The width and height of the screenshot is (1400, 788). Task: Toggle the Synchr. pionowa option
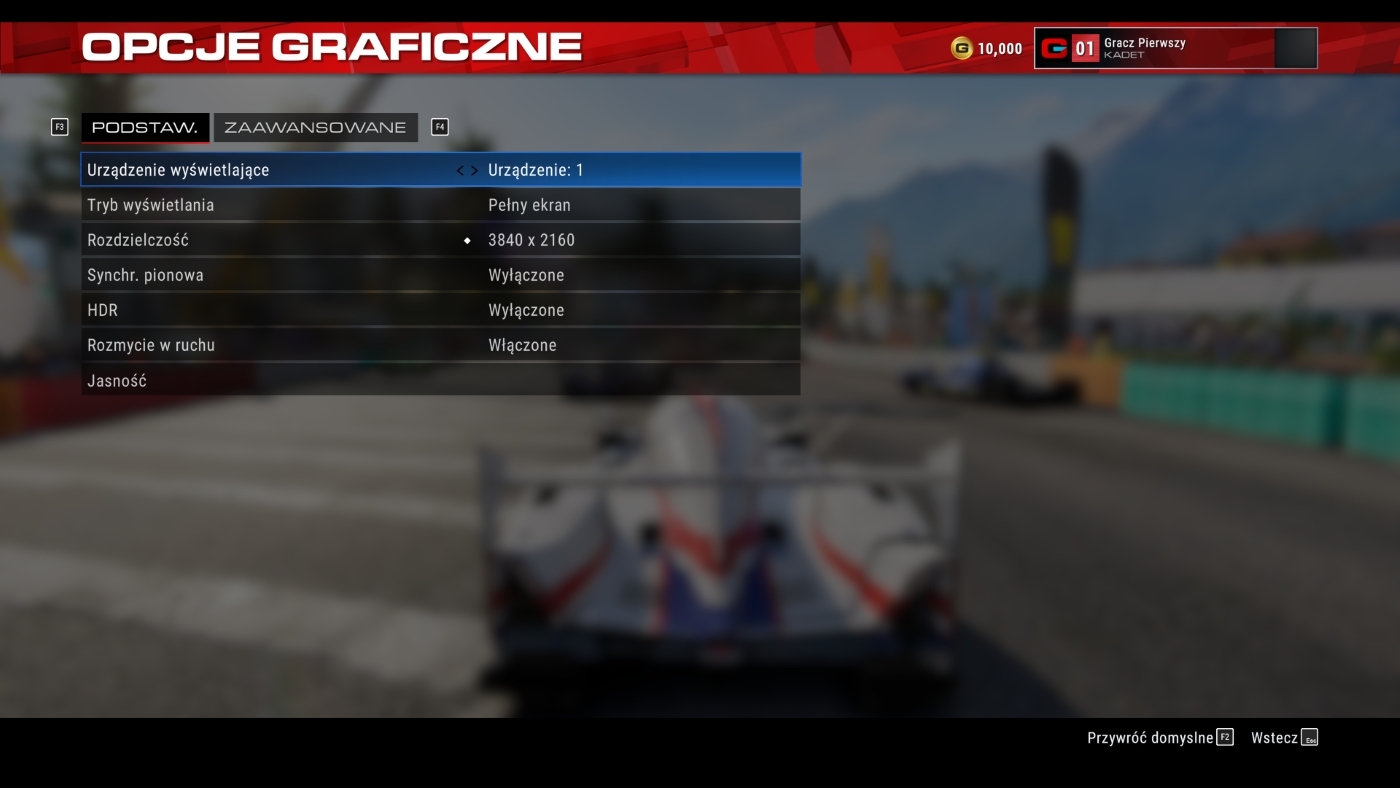point(440,275)
